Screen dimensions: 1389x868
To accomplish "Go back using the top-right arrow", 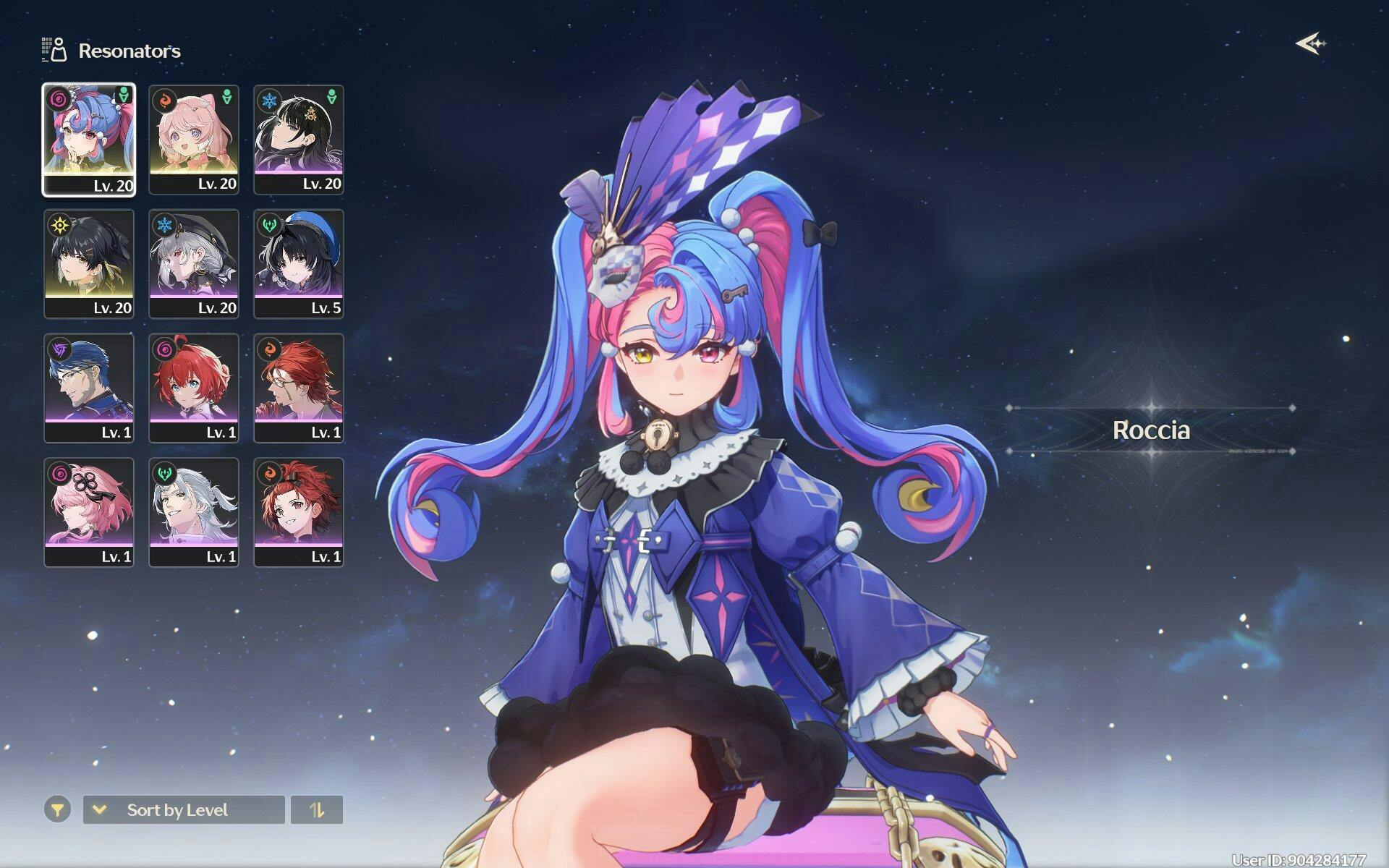I will [1310, 44].
